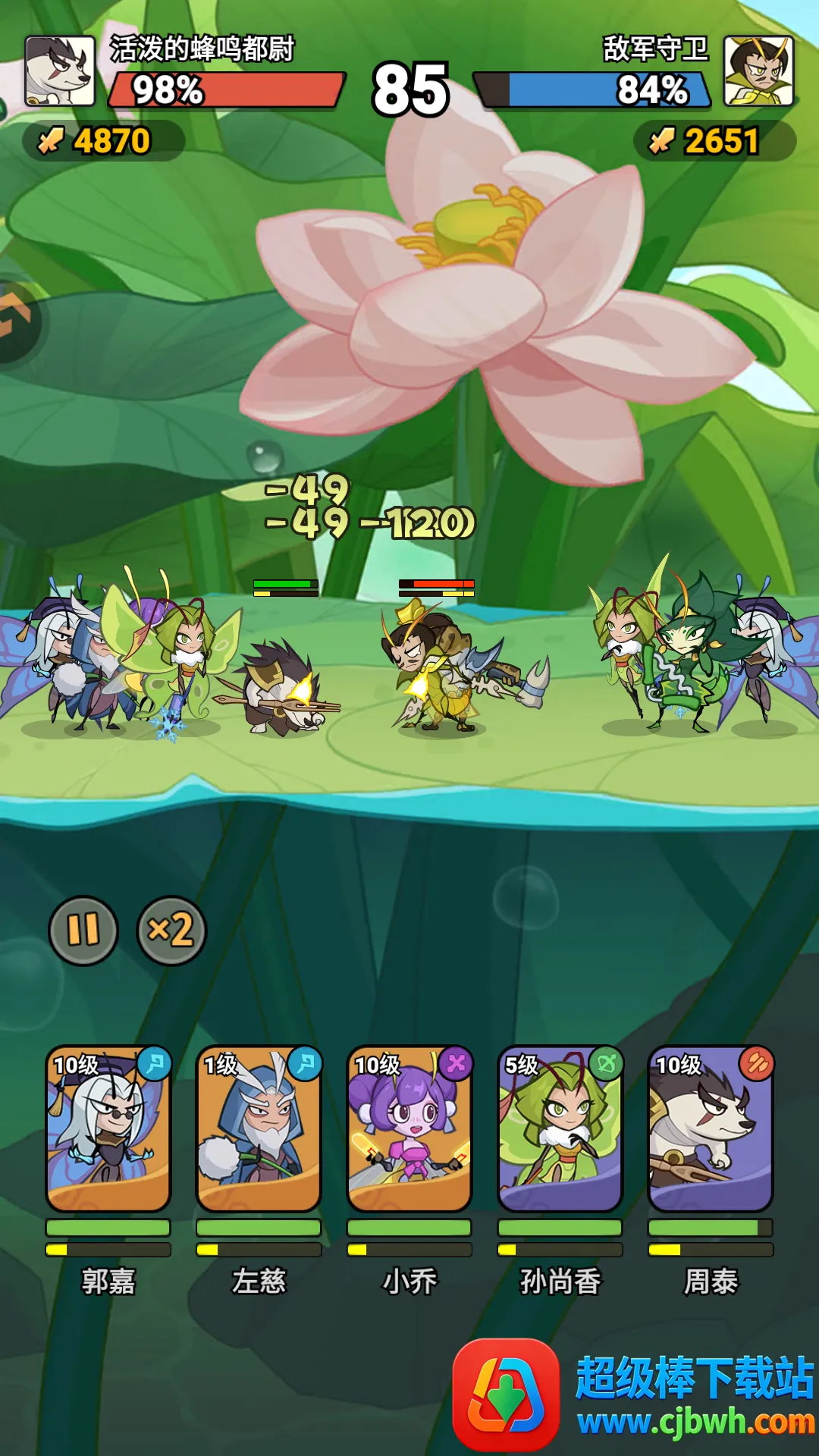819x1456 pixels.
Task: Visit the cjbwh.com watermark link
Action: tap(695, 1421)
